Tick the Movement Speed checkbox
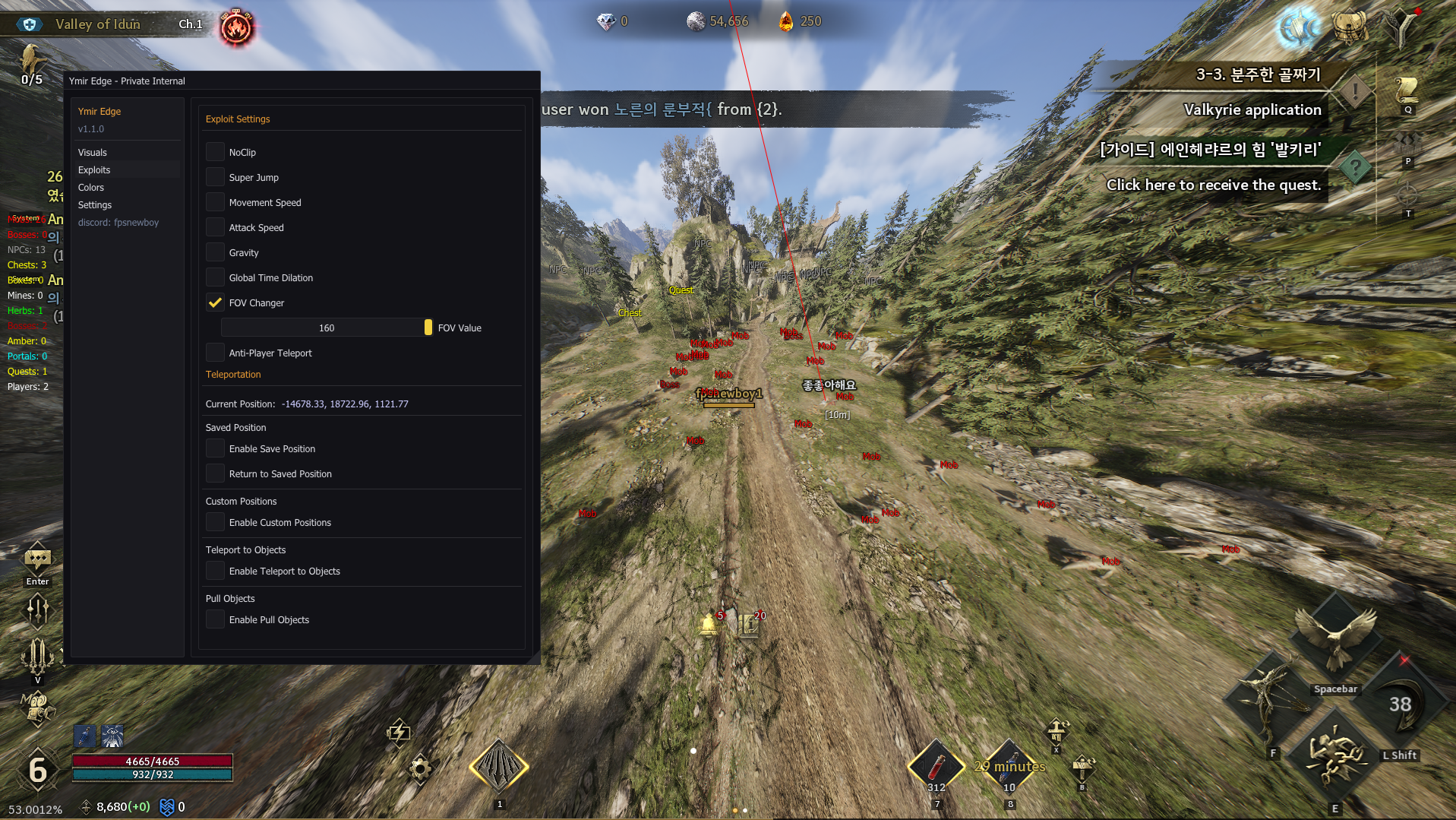The height and width of the screenshot is (820, 1456). coord(216,202)
